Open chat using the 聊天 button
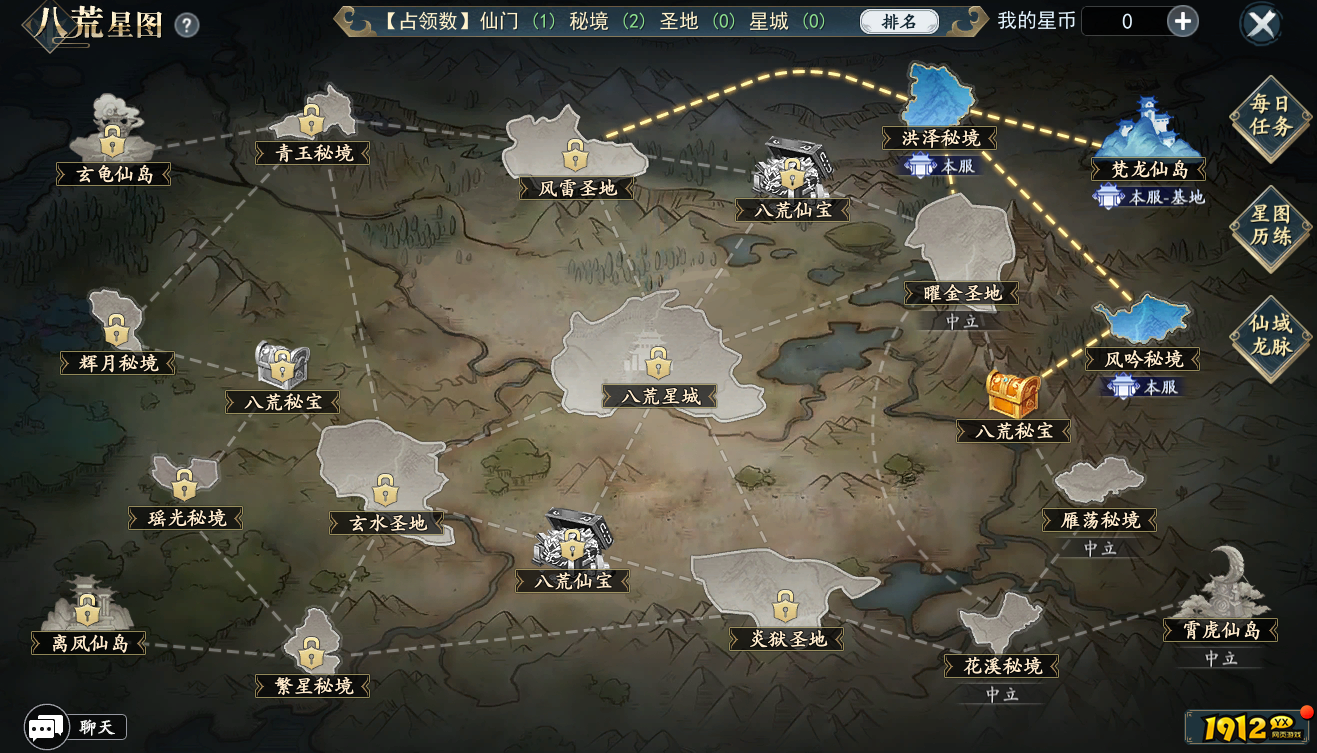 click(x=97, y=726)
